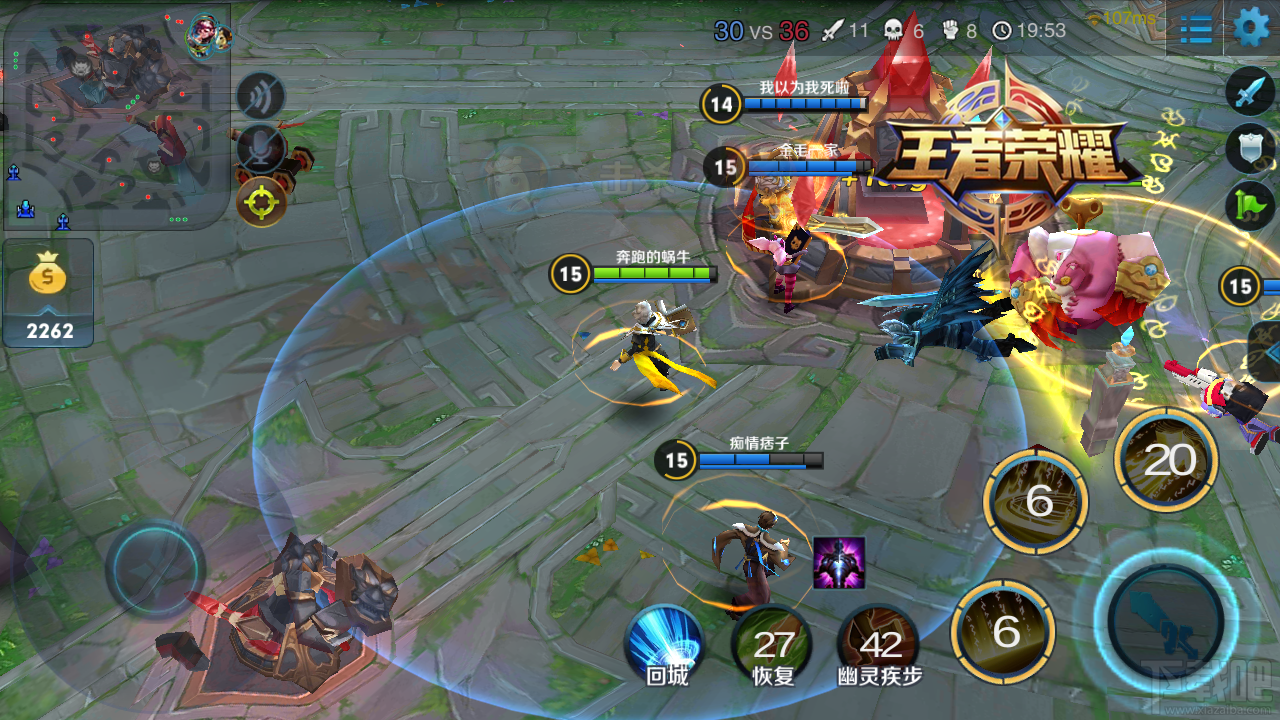This screenshot has width=1280, height=720.
Task: Tap the skill showing 20 cooldown
Action: [1167, 460]
